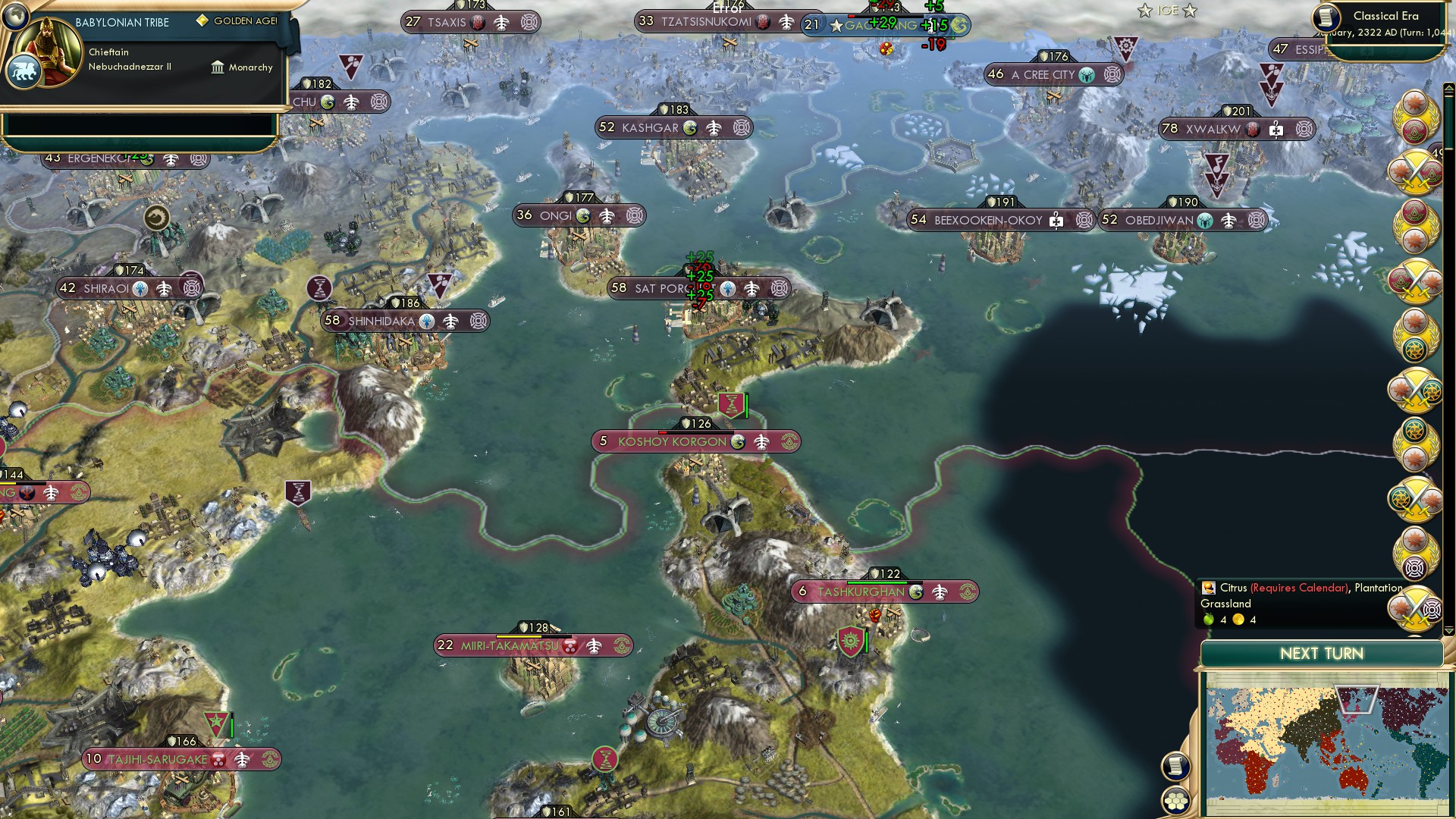The image size is (1456, 819).
Task: Select the Xwalkw city banner
Action: pyautogui.click(x=1213, y=130)
